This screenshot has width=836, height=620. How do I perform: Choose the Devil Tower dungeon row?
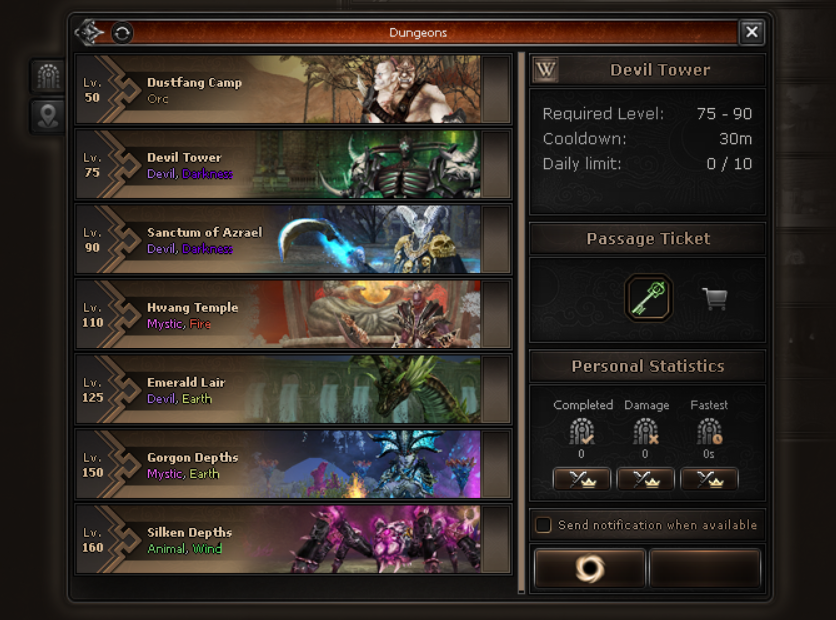coord(280,164)
